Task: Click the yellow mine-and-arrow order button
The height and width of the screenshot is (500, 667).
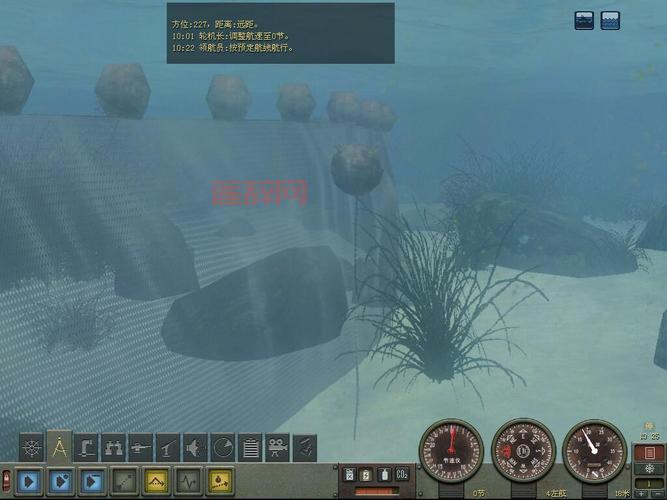Action: [220, 481]
